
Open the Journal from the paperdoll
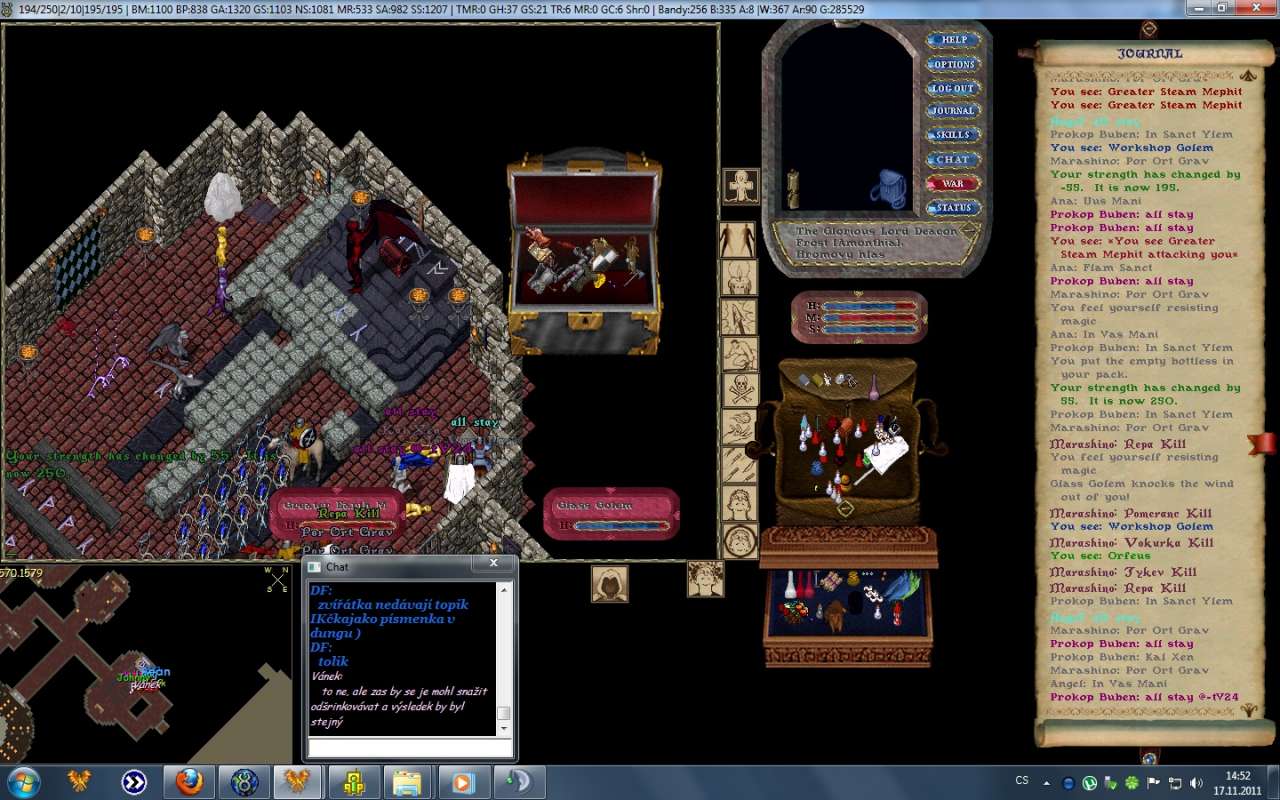pyautogui.click(x=953, y=111)
